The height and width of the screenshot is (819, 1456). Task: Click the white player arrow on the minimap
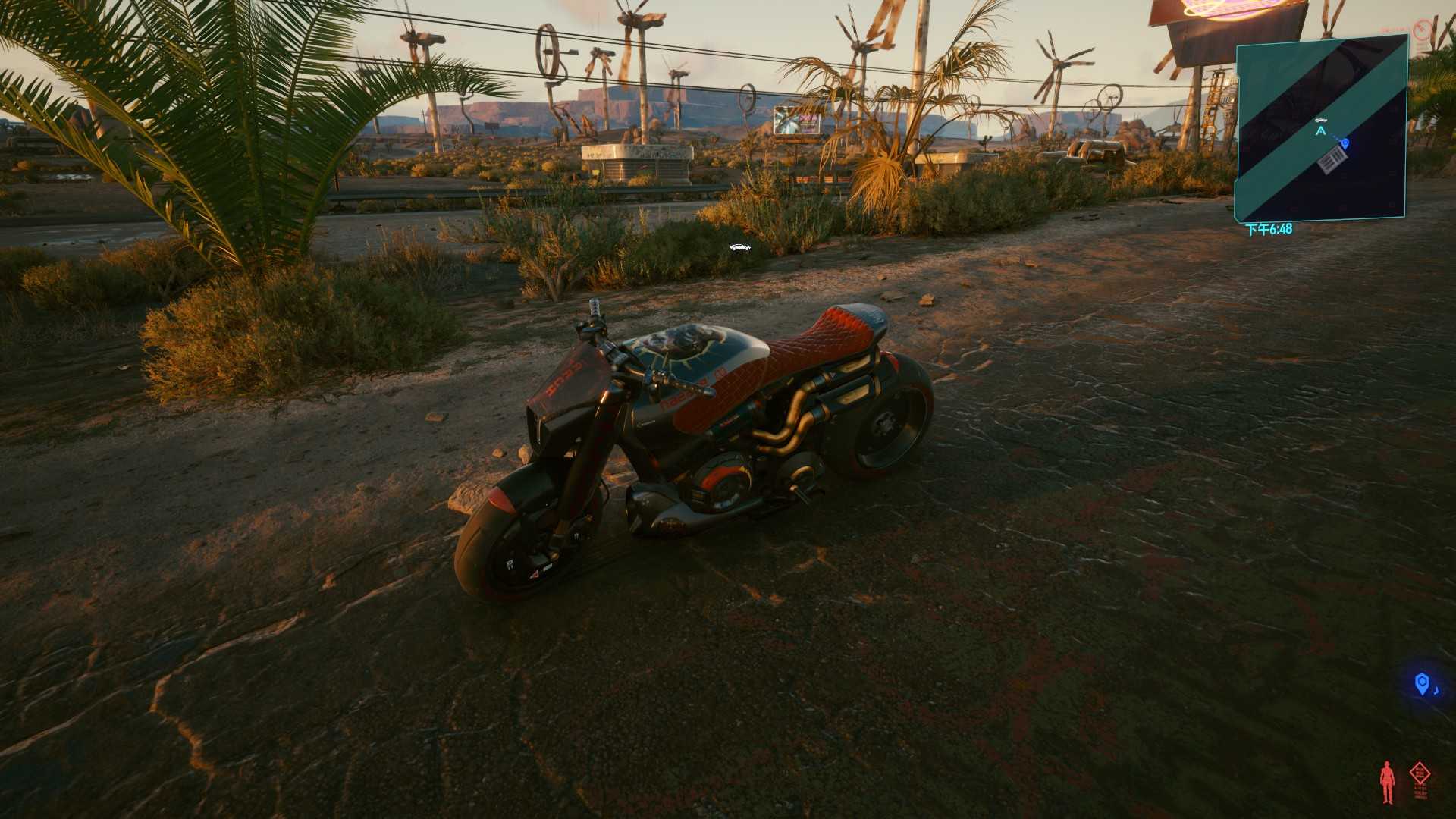tap(1321, 131)
